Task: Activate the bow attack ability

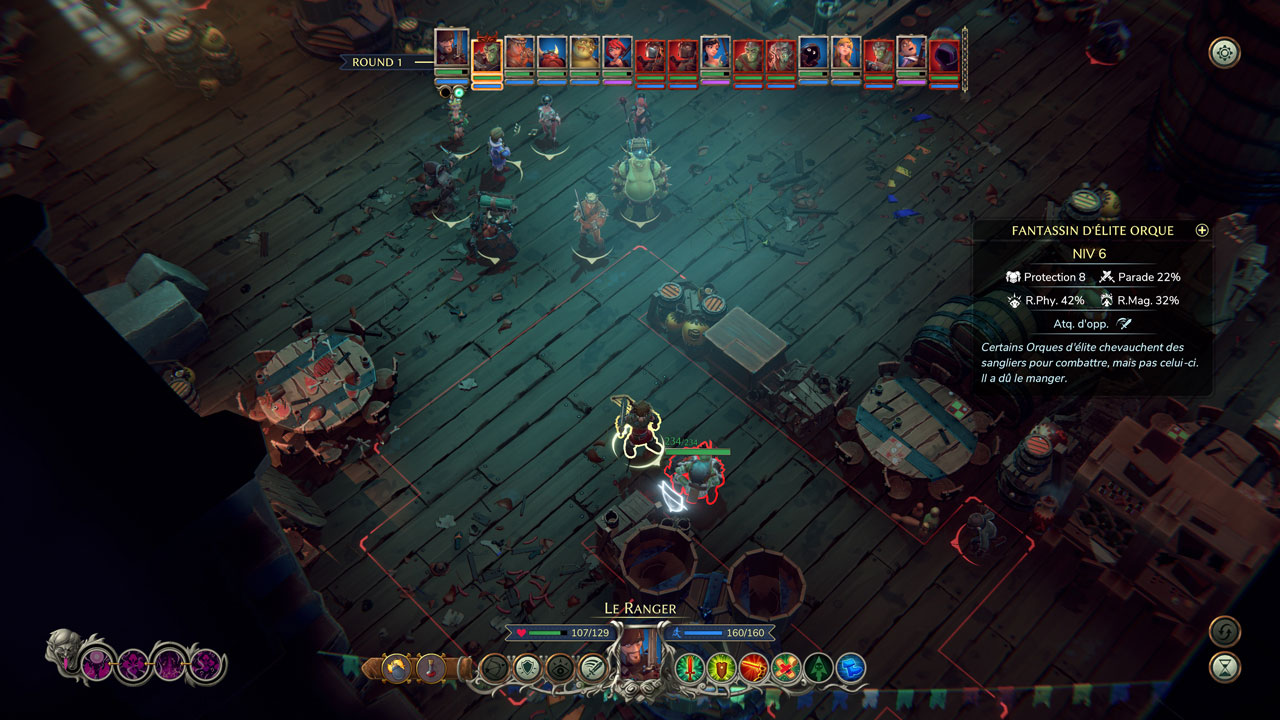Action: pyautogui.click(x=495, y=667)
